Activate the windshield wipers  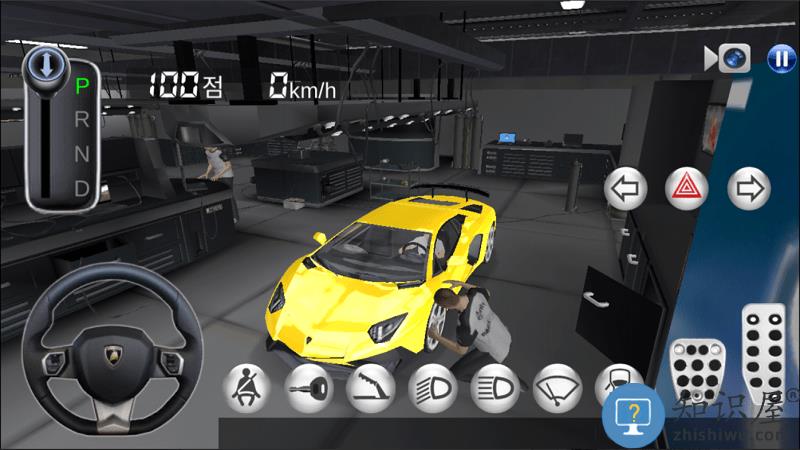coord(557,388)
